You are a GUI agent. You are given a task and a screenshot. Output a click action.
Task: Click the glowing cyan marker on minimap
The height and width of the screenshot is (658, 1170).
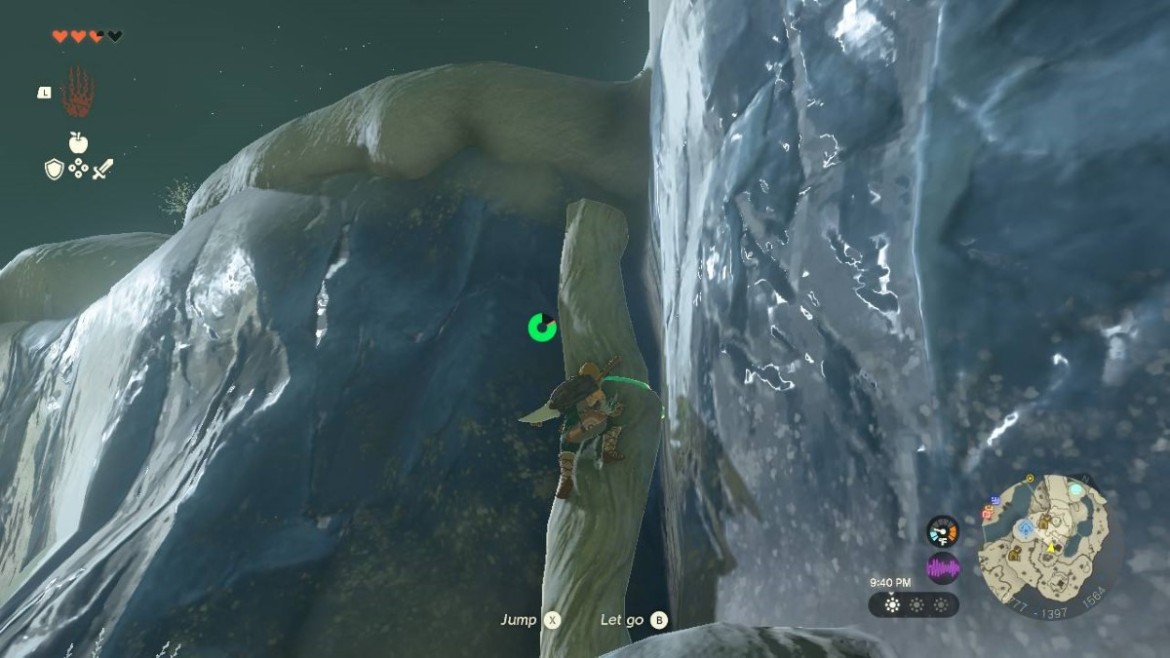click(1075, 491)
